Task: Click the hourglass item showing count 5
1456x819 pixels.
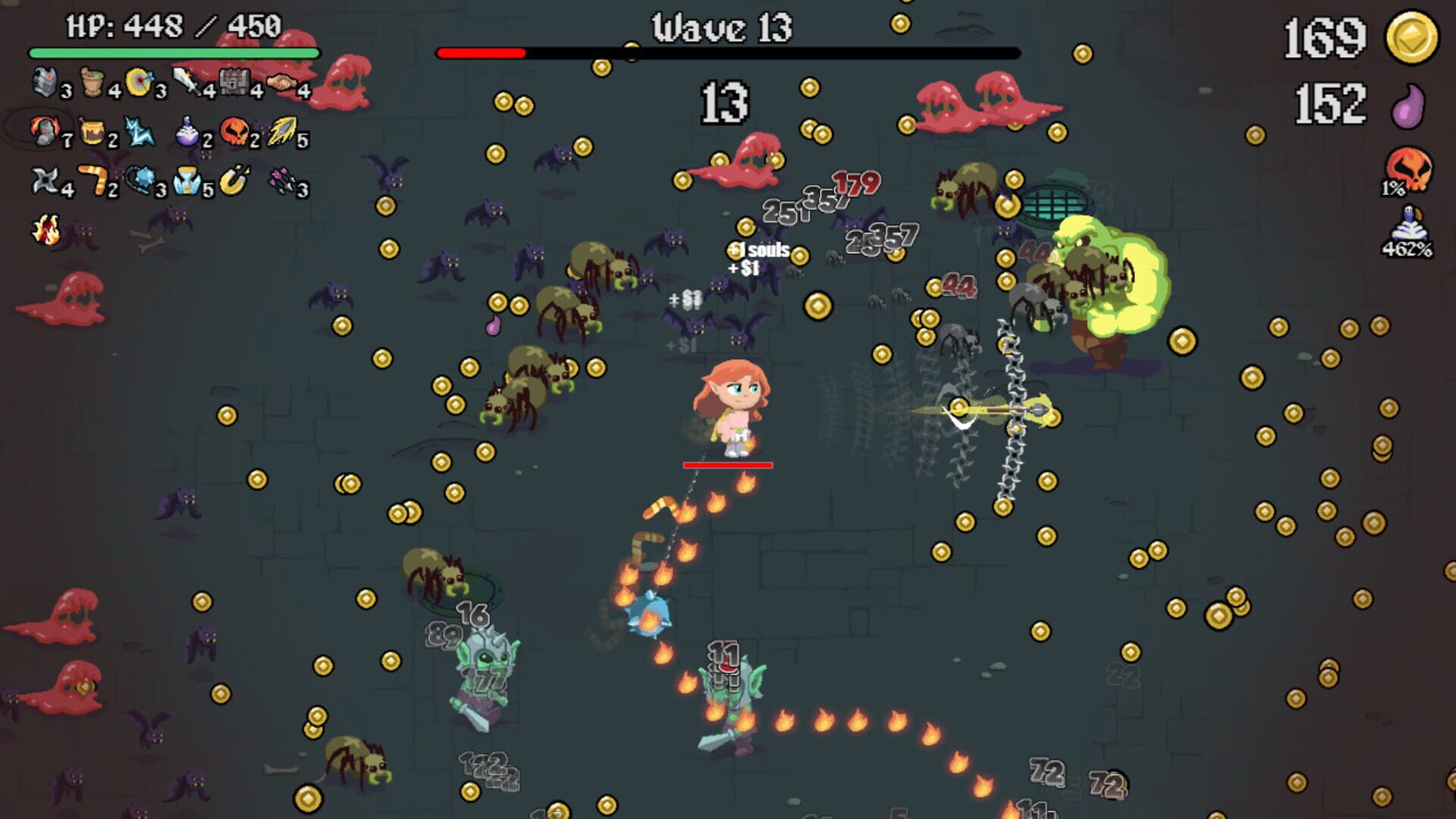Action: click(x=187, y=180)
